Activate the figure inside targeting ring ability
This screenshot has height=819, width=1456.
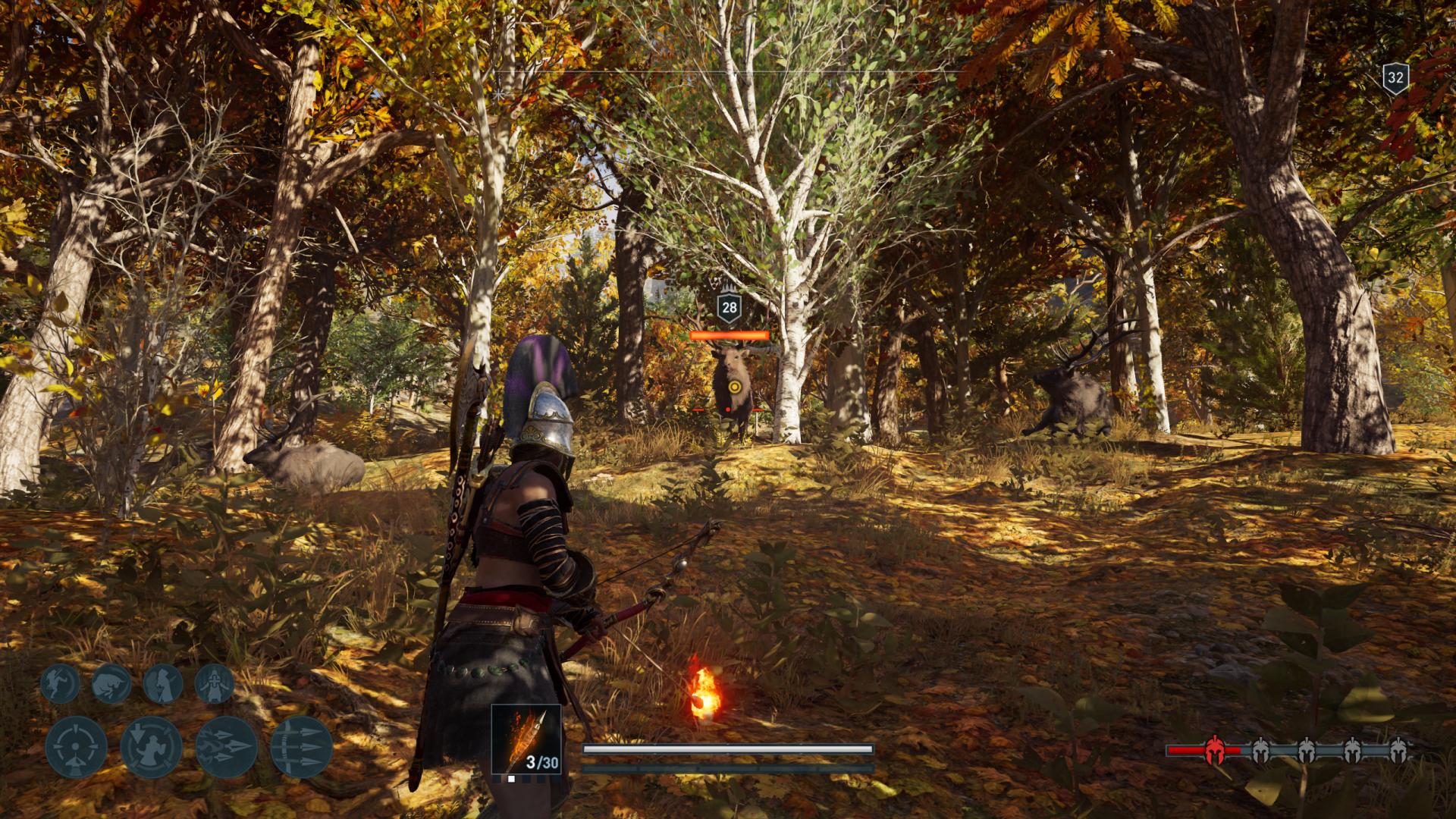pyautogui.click(x=151, y=747)
